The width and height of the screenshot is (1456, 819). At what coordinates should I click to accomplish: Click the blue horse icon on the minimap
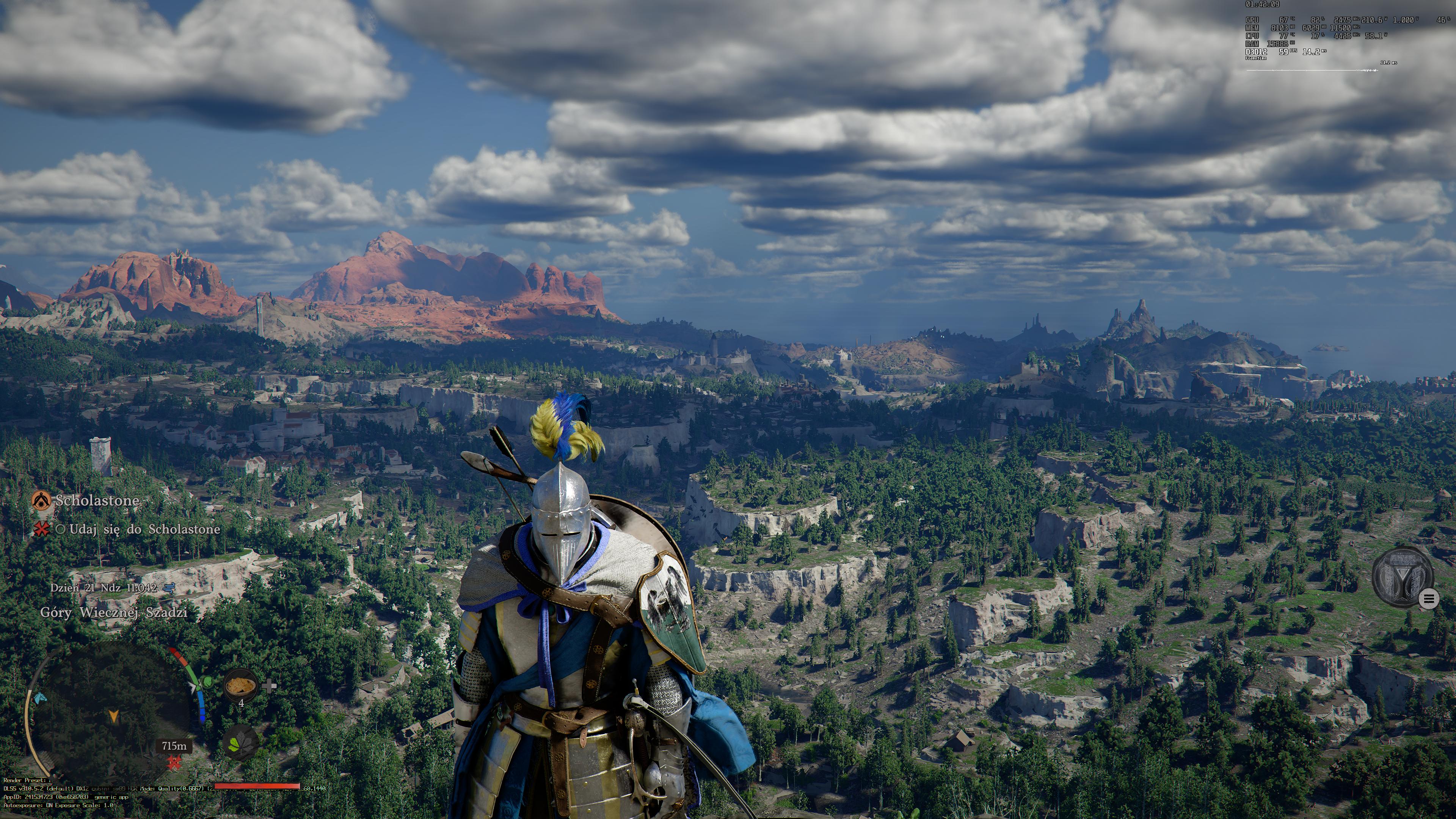[x=39, y=699]
